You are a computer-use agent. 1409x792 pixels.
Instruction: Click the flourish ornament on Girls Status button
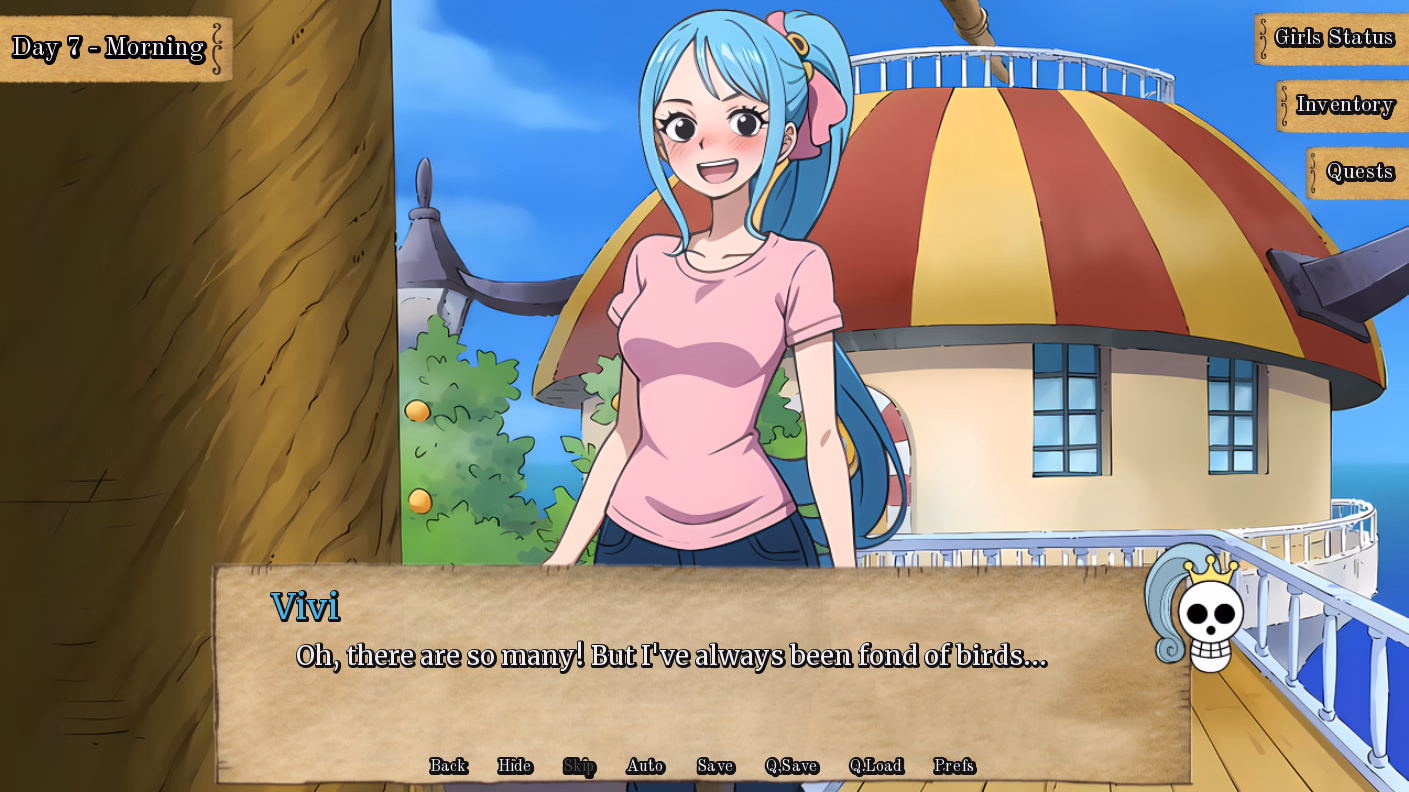point(1262,38)
